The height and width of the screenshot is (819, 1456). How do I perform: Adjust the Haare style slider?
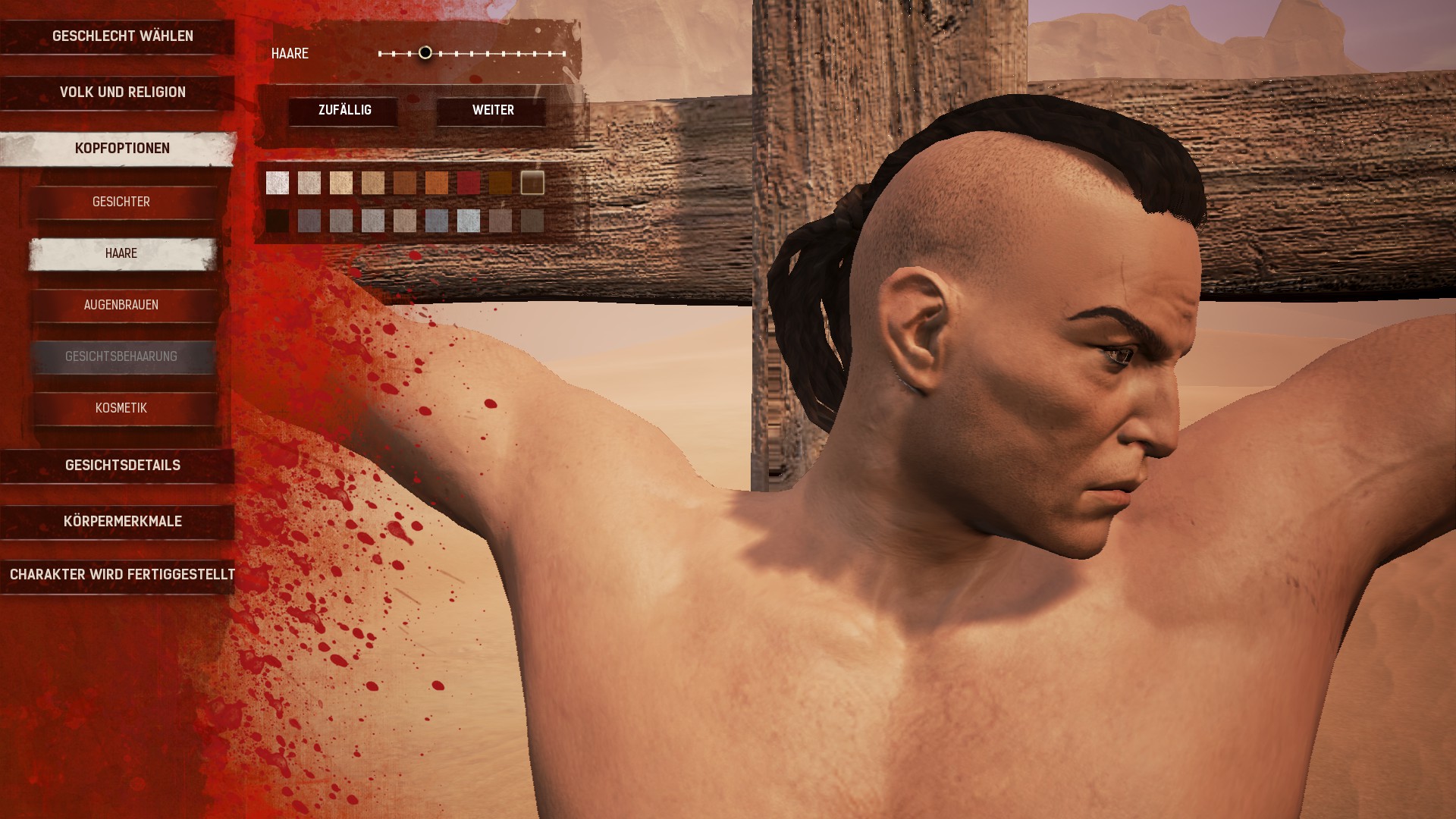425,53
